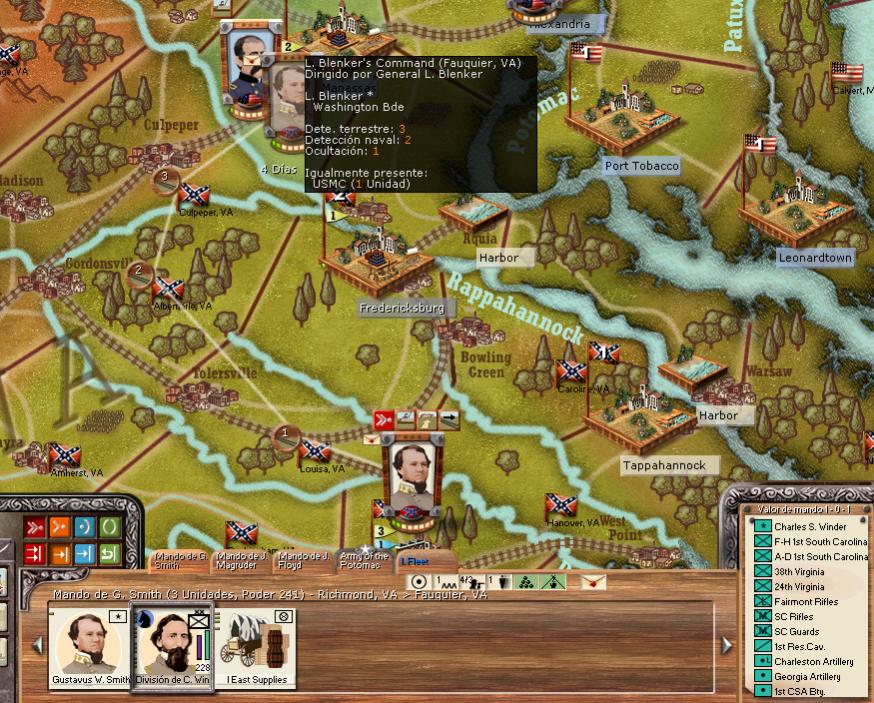874x703 pixels.
Task: Switch to the I.Fleet tab
Action: [416, 562]
